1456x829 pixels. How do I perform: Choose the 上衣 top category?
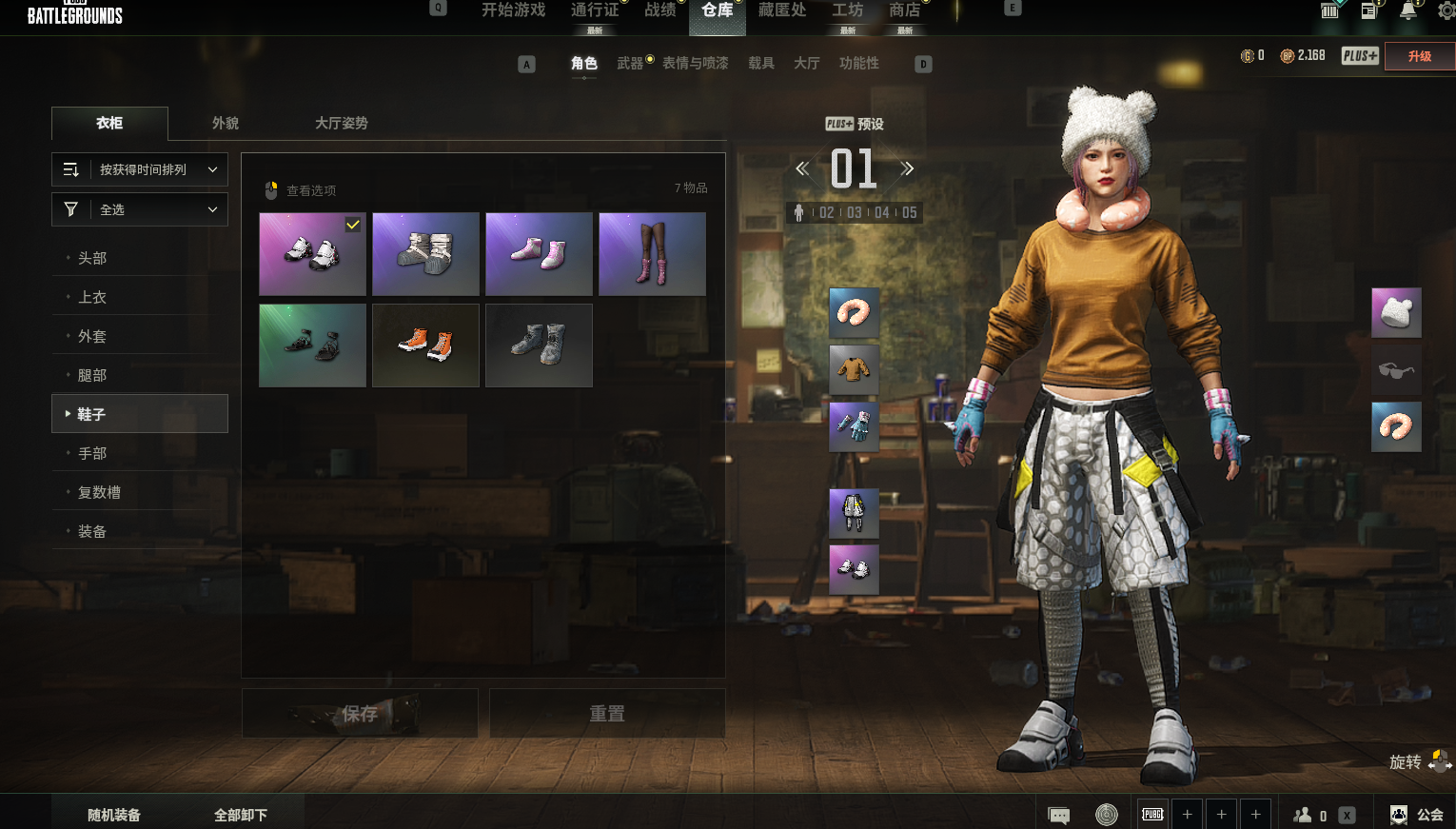[x=92, y=297]
